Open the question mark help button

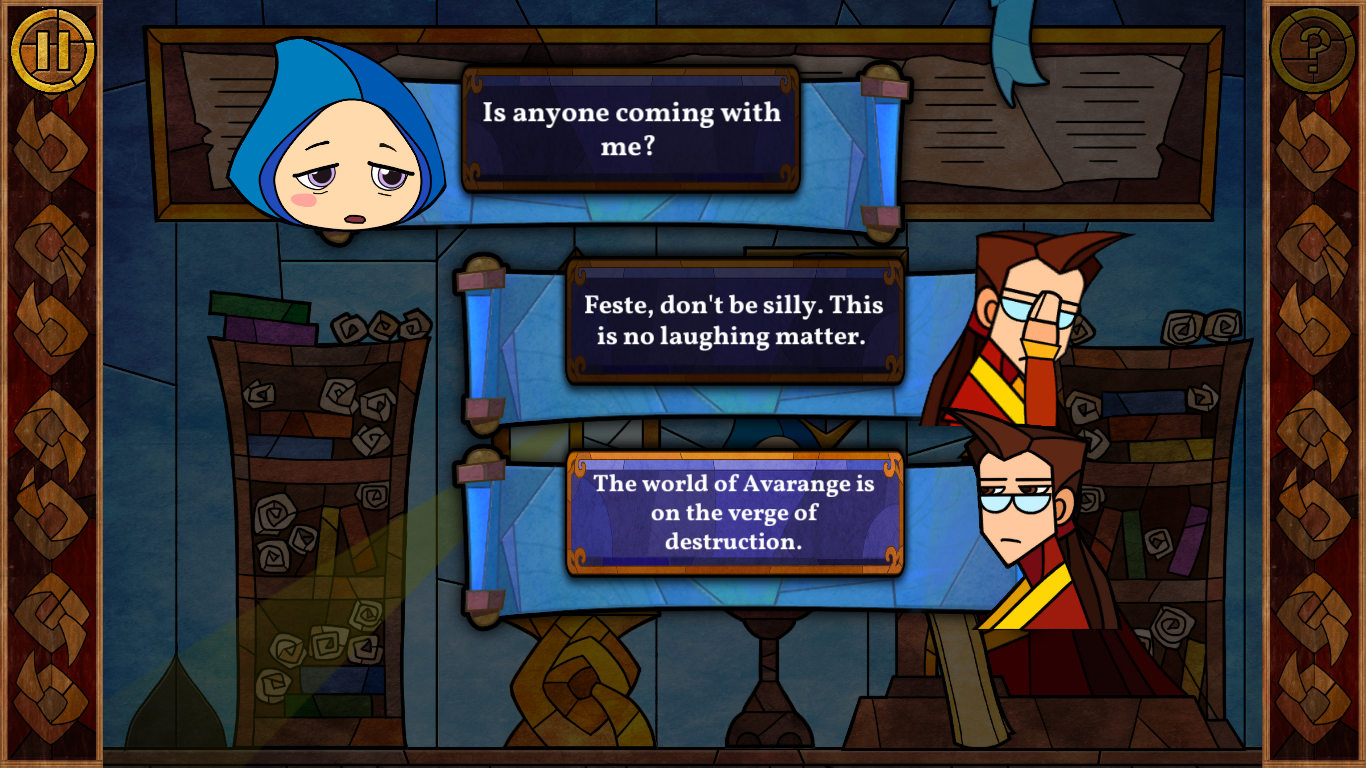point(1313,49)
